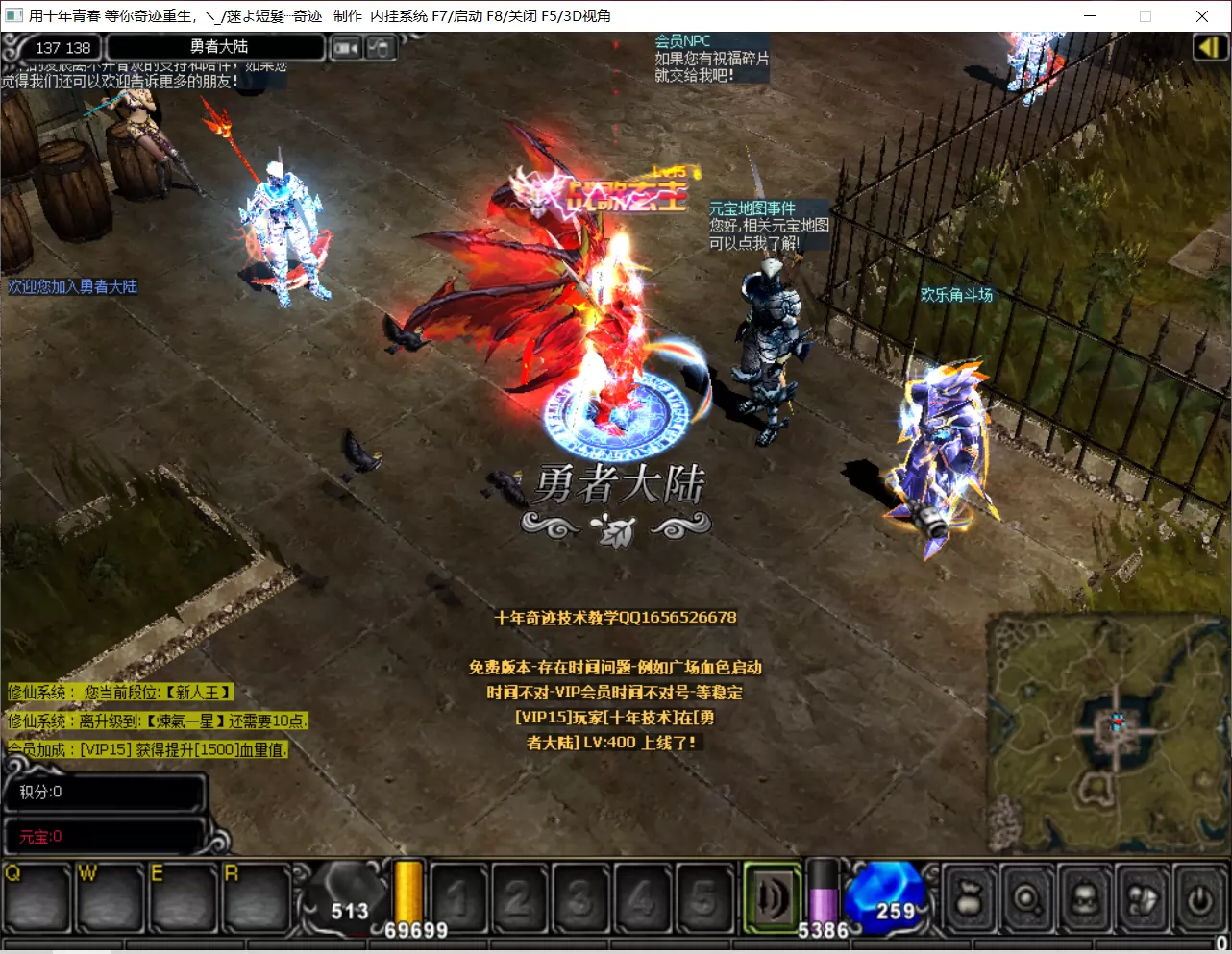
Task: Choose skill slot number 5
Action: [x=703, y=899]
